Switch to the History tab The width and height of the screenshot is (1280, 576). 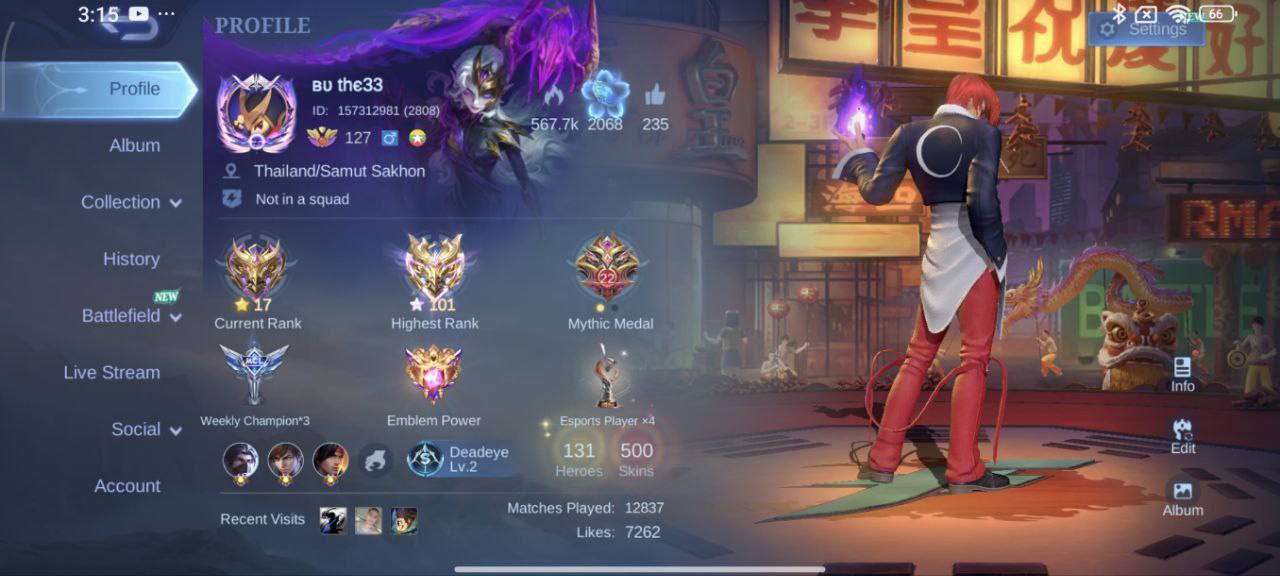point(131,259)
